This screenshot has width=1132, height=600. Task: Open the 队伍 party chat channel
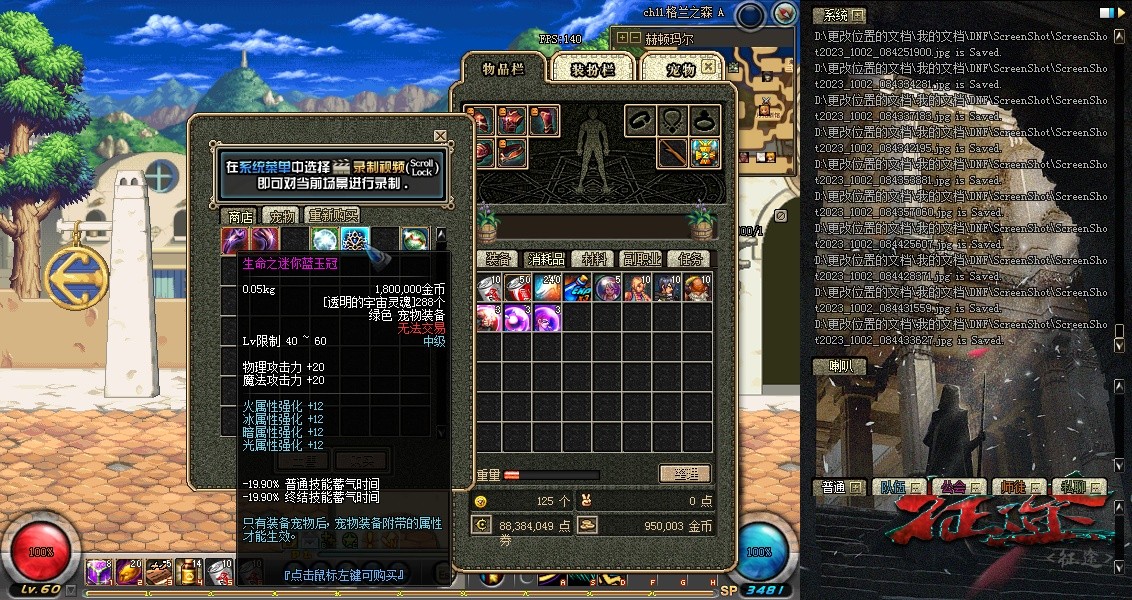(892, 487)
